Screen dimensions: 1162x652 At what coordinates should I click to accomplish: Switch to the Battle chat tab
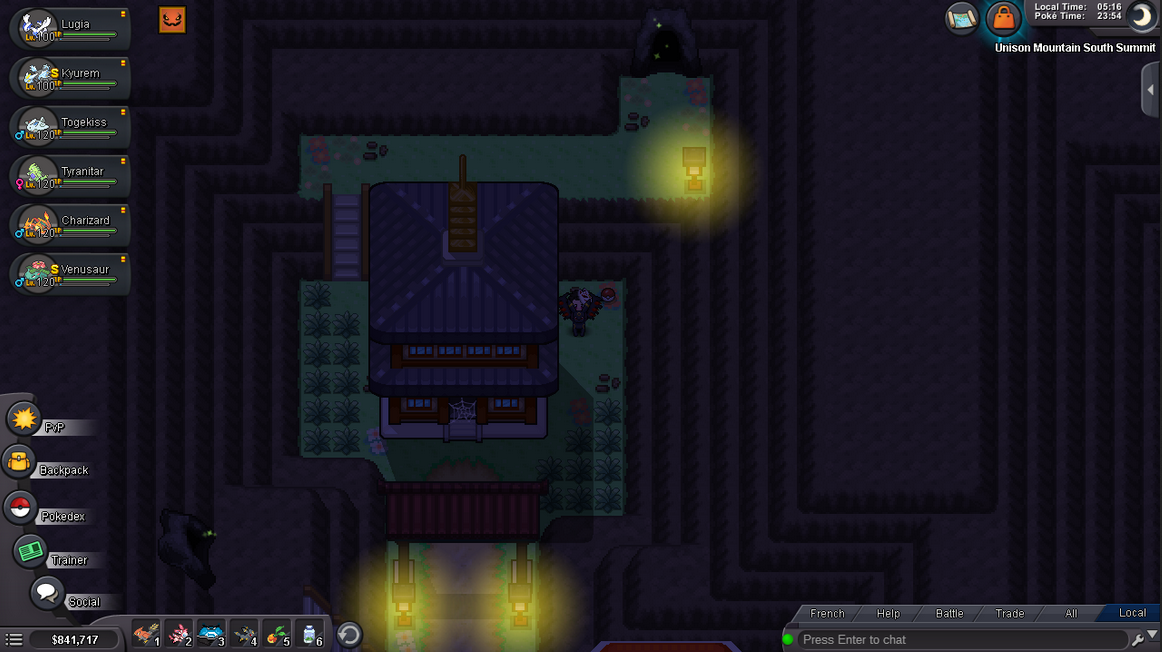949,613
